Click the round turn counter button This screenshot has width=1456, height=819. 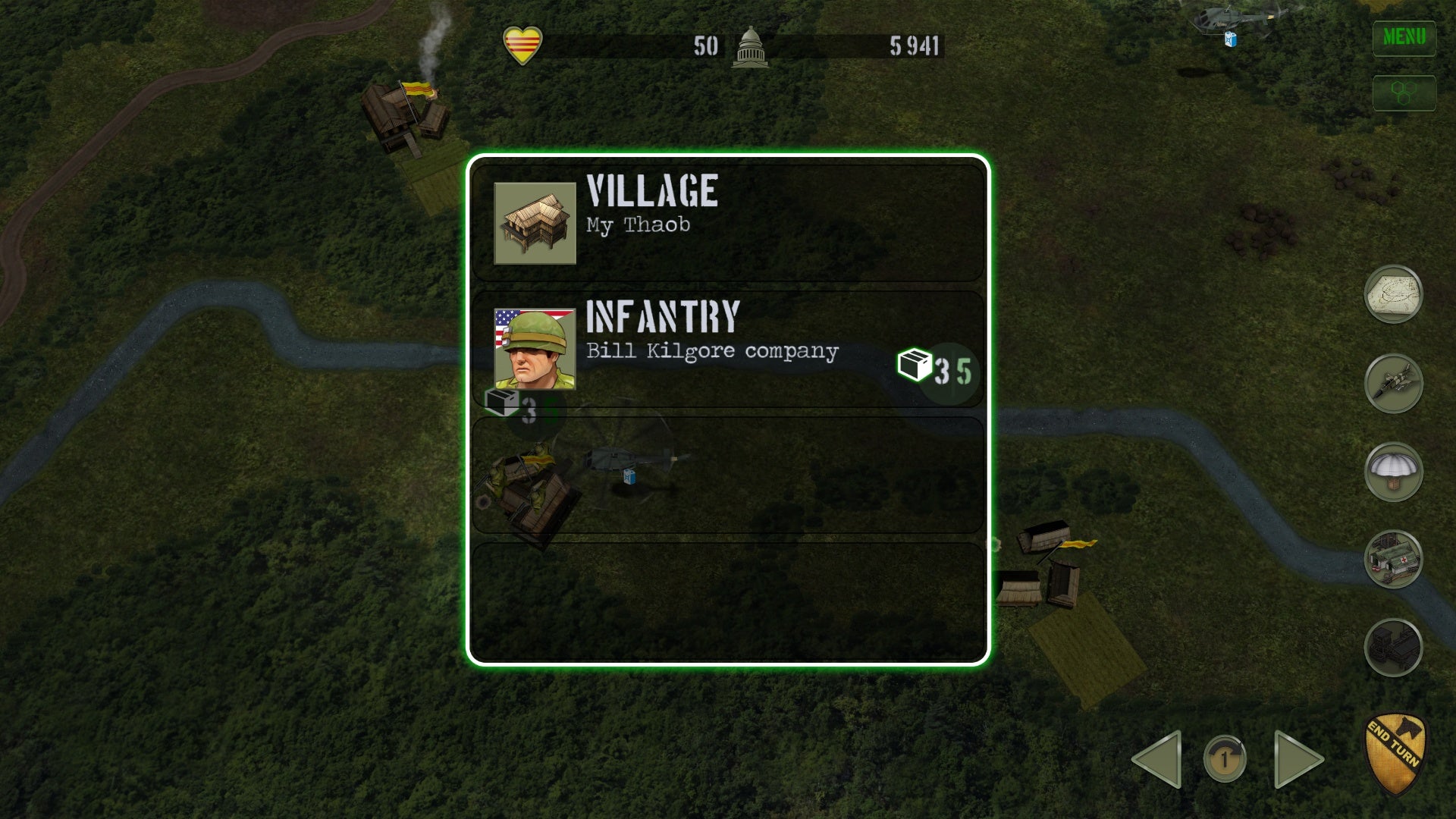tap(1225, 758)
